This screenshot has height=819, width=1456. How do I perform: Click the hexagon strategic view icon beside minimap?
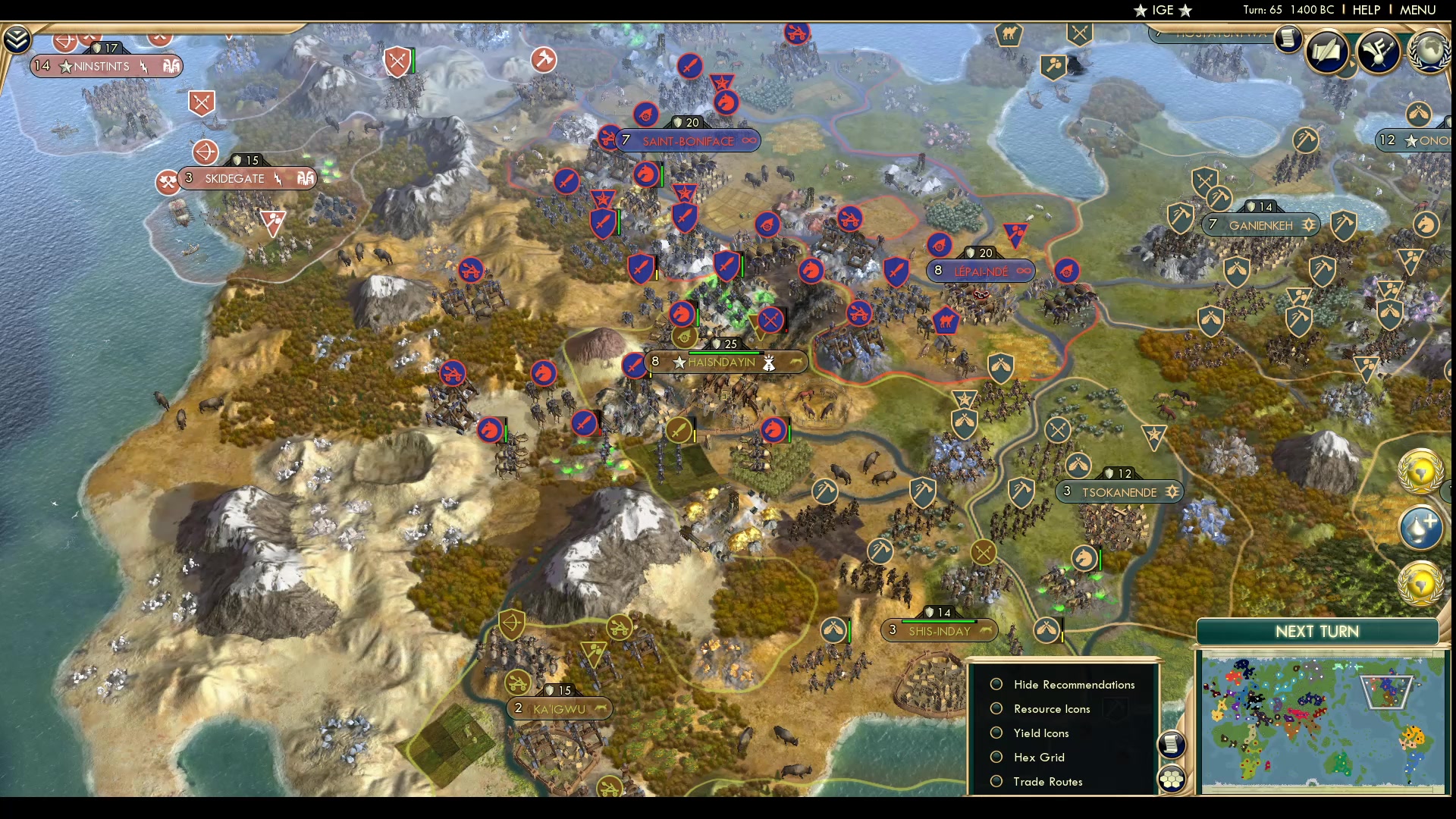click(x=1172, y=777)
